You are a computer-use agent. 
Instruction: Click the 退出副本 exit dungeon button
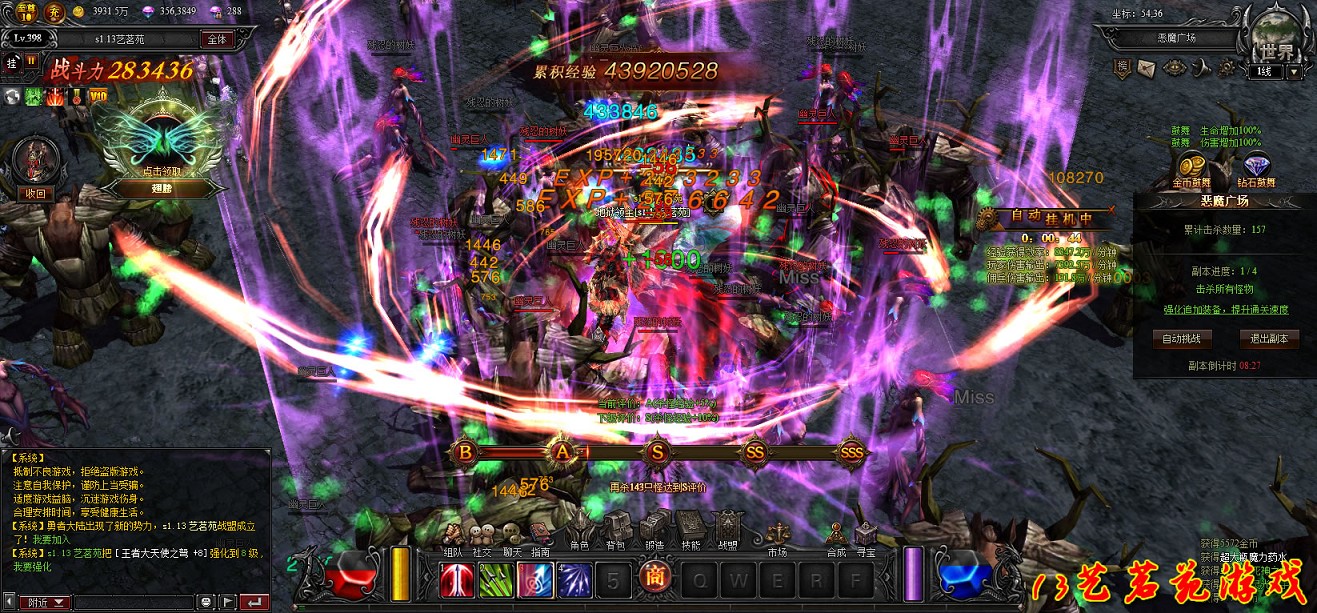click(1269, 339)
